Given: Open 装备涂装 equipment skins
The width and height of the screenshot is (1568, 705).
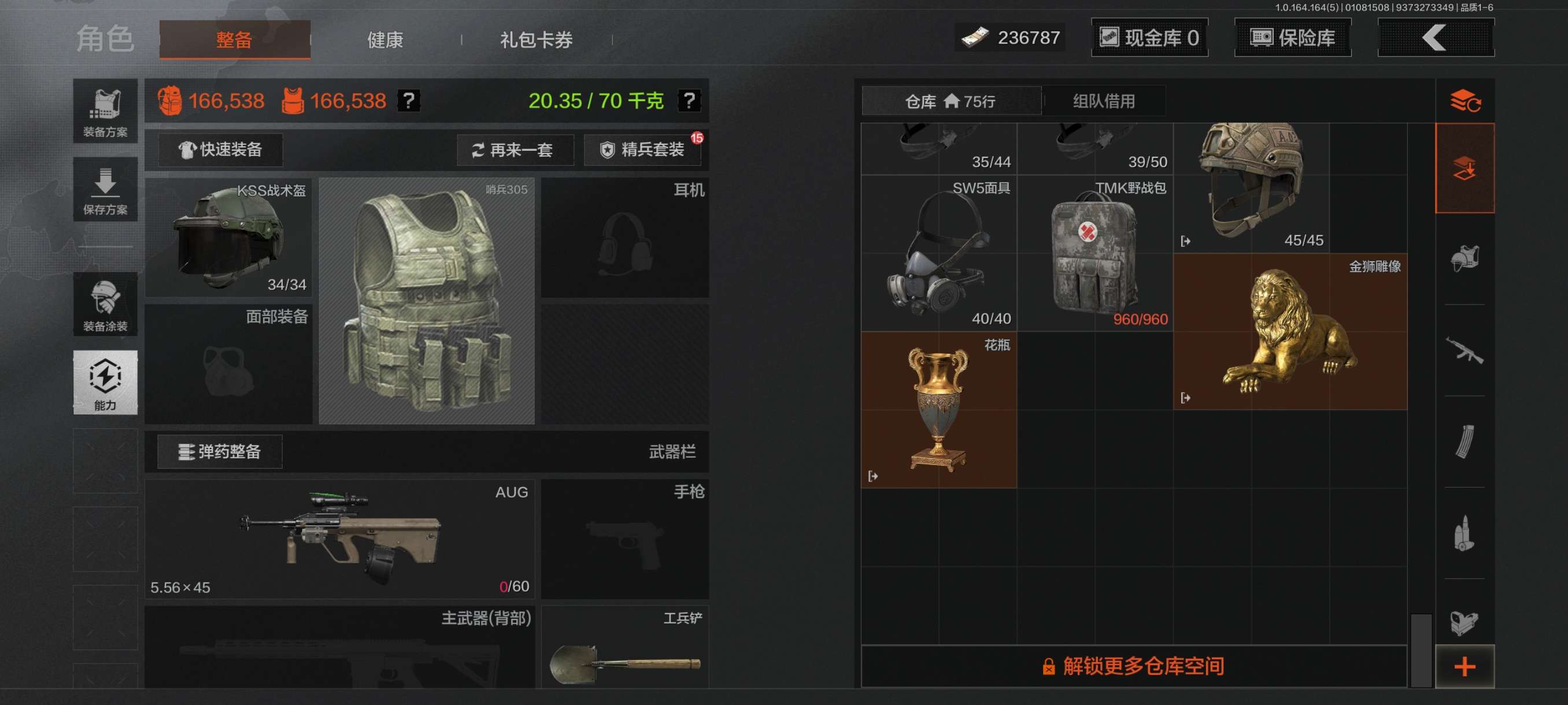Looking at the screenshot, I should [x=105, y=304].
